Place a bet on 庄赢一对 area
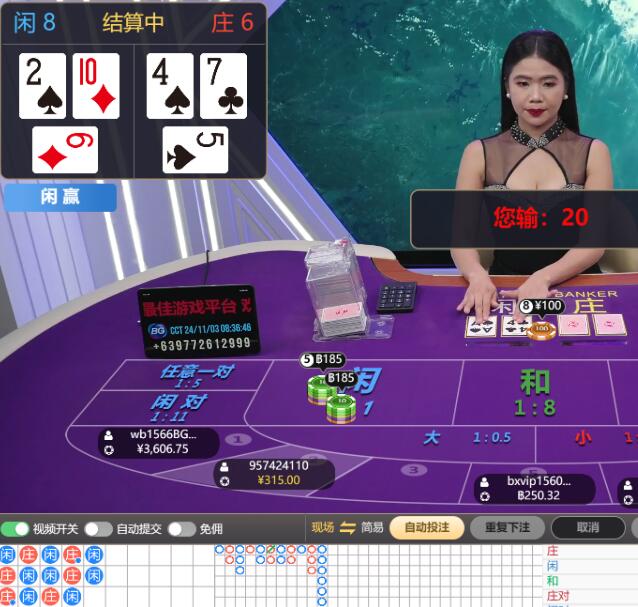Viewport: 638px width, 607px height. click(x=195, y=375)
